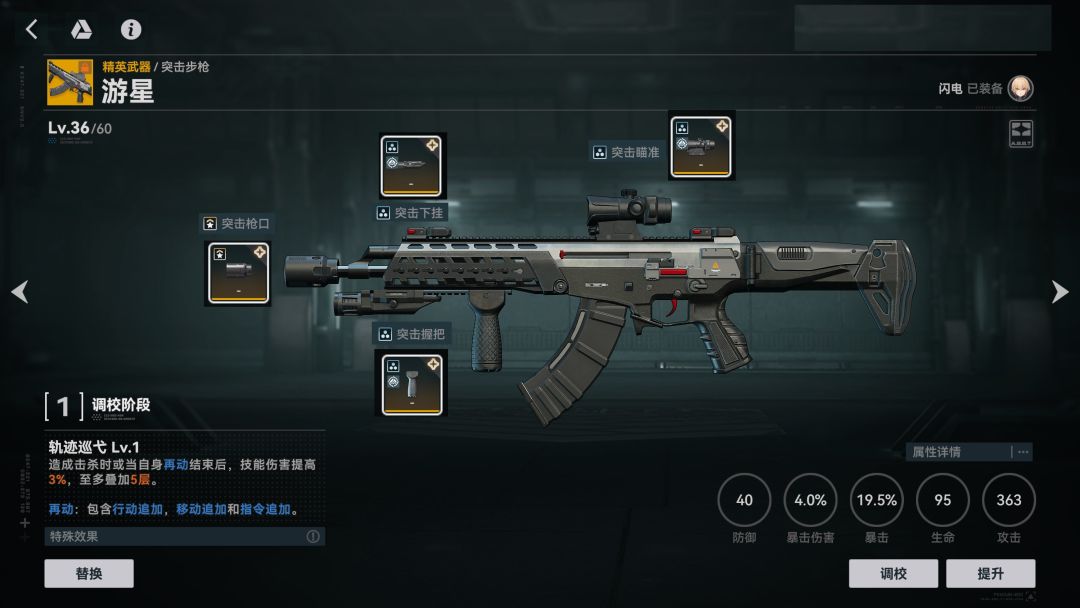
Task: Toggle the ASST icon on the right
Action: click(1021, 134)
